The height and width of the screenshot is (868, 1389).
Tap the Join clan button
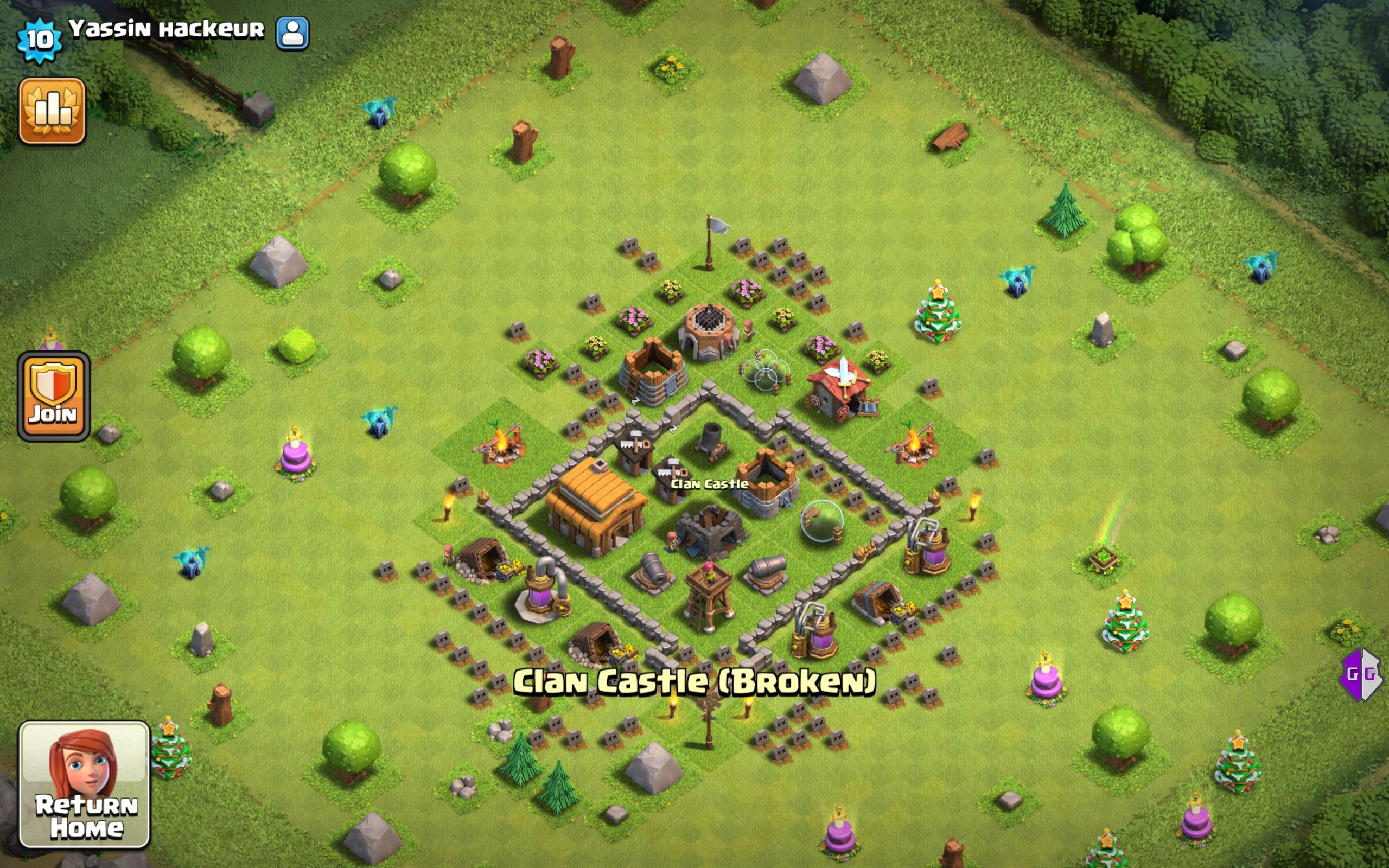point(53,396)
